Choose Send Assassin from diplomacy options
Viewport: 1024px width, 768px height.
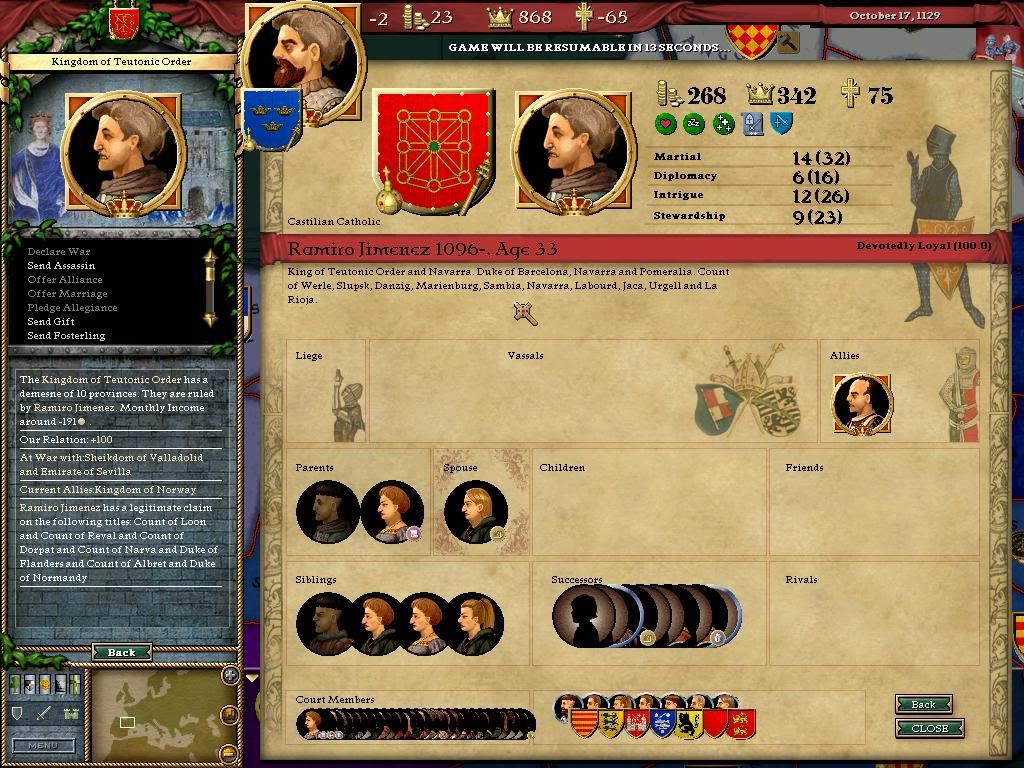click(x=61, y=266)
